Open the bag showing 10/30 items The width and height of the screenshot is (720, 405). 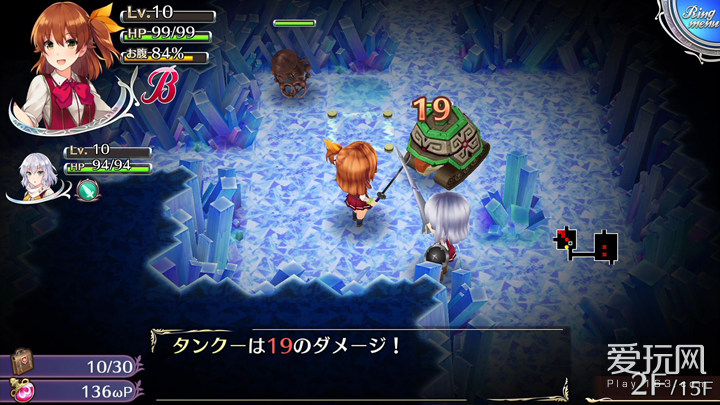pos(22,364)
